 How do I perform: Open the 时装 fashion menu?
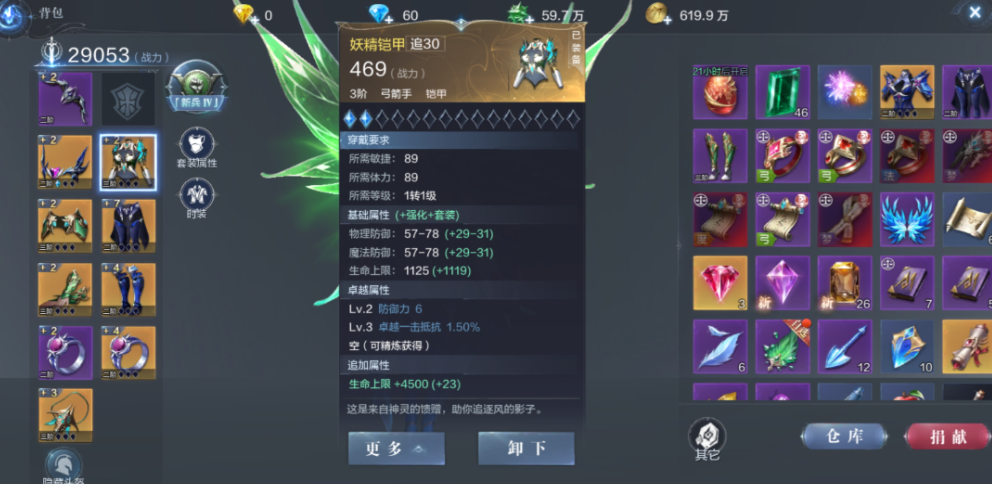pyautogui.click(x=197, y=198)
